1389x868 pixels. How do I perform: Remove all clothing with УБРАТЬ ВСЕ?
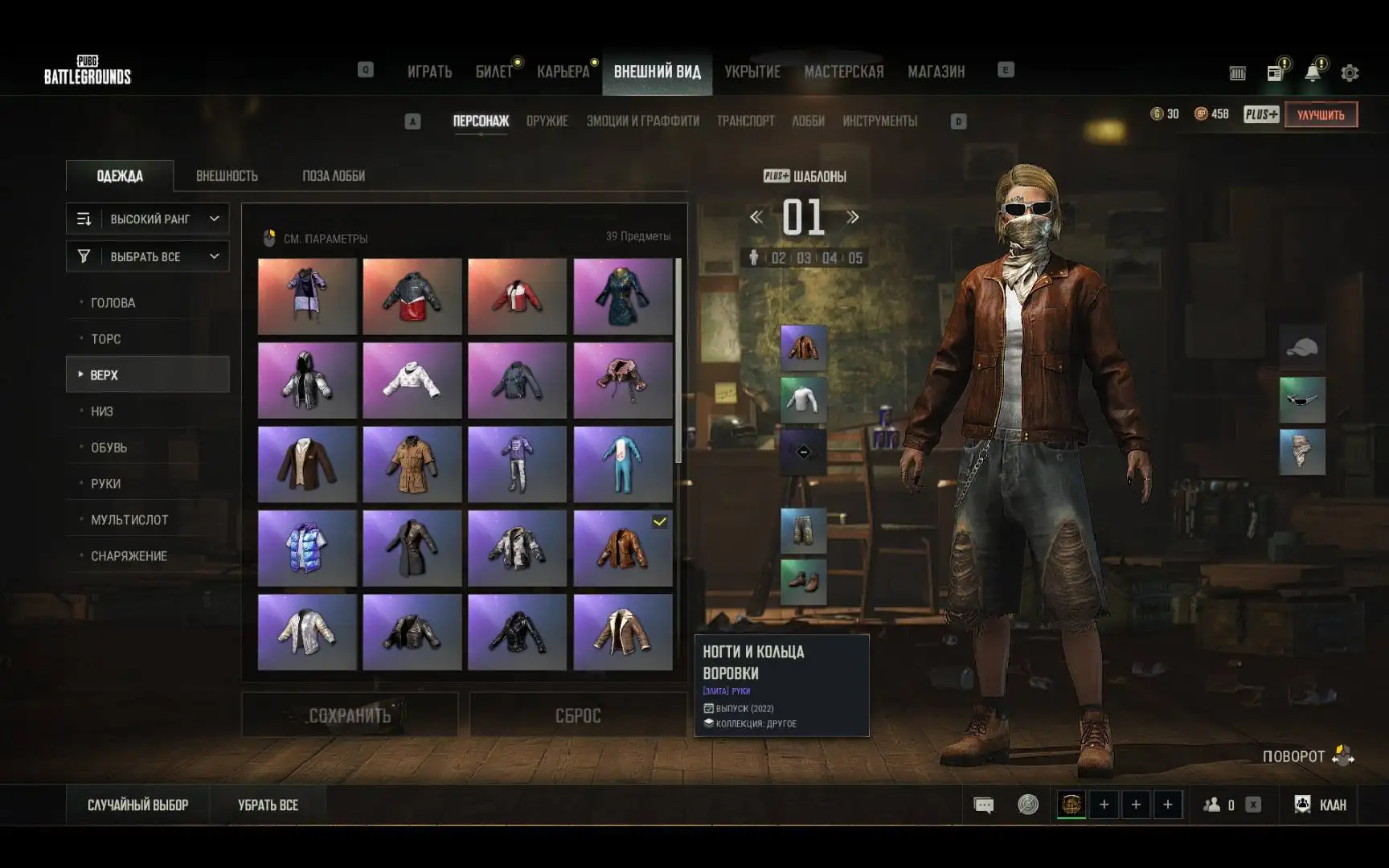[268, 805]
